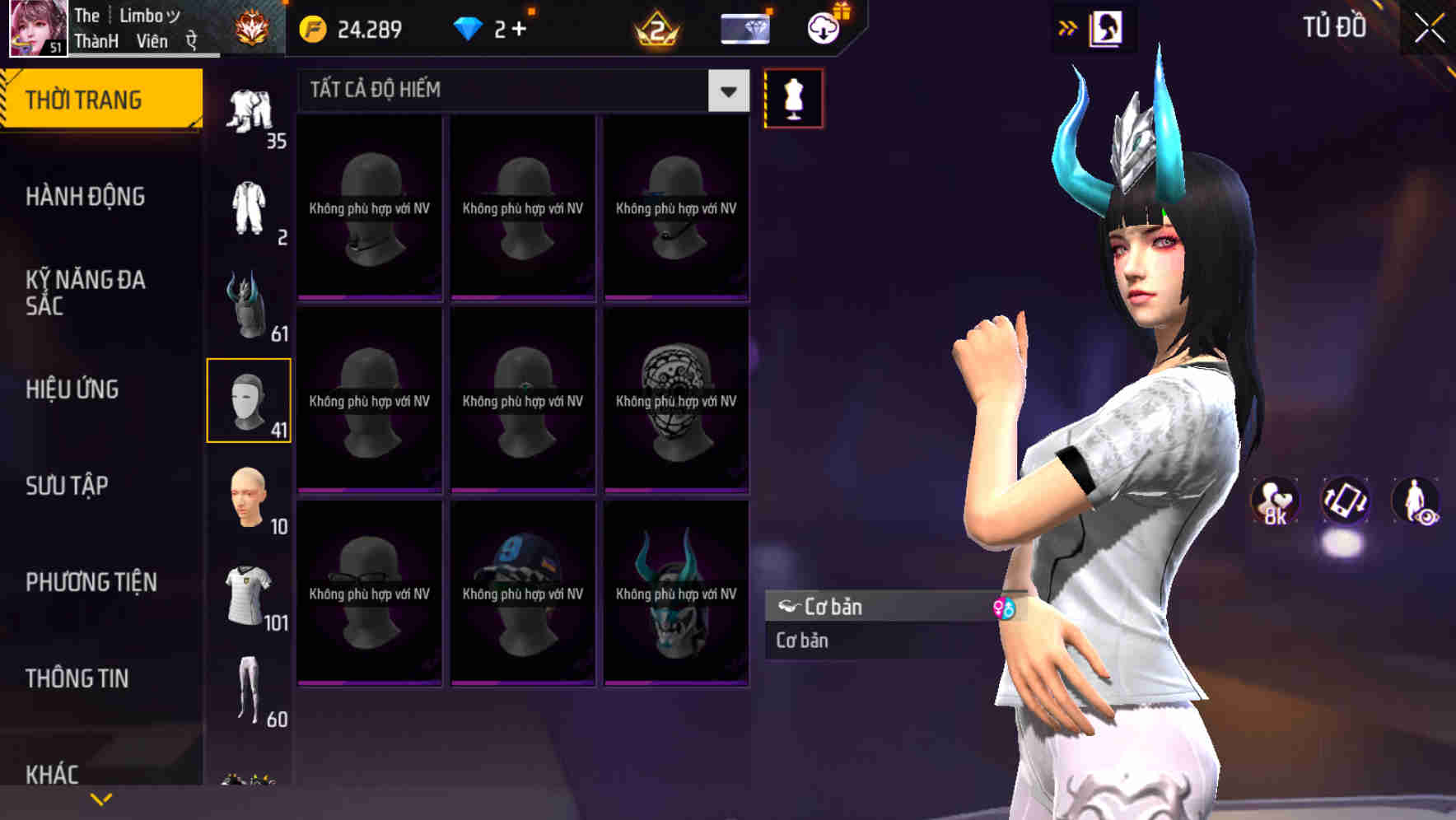Open the SƯU TẬP tab
Viewport: 1456px width, 820px height.
[x=66, y=487]
